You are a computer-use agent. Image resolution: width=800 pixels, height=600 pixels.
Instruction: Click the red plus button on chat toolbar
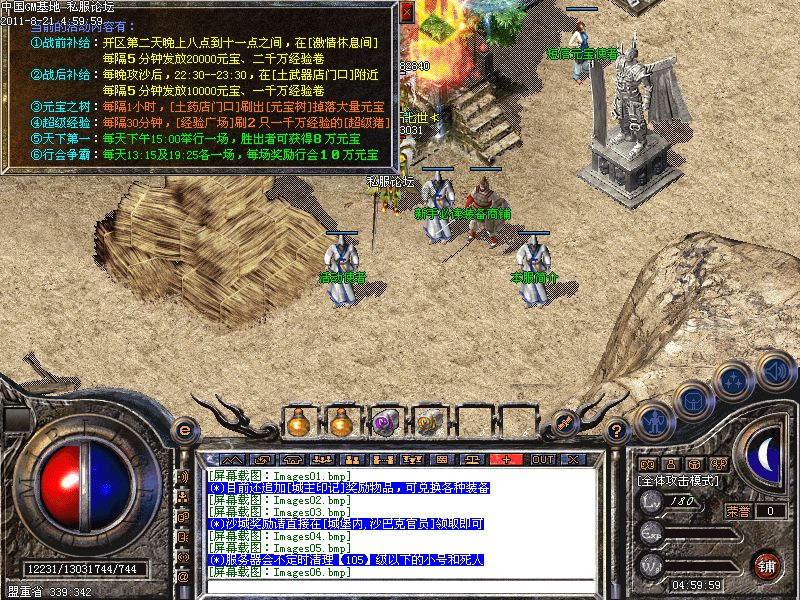[x=507, y=459]
